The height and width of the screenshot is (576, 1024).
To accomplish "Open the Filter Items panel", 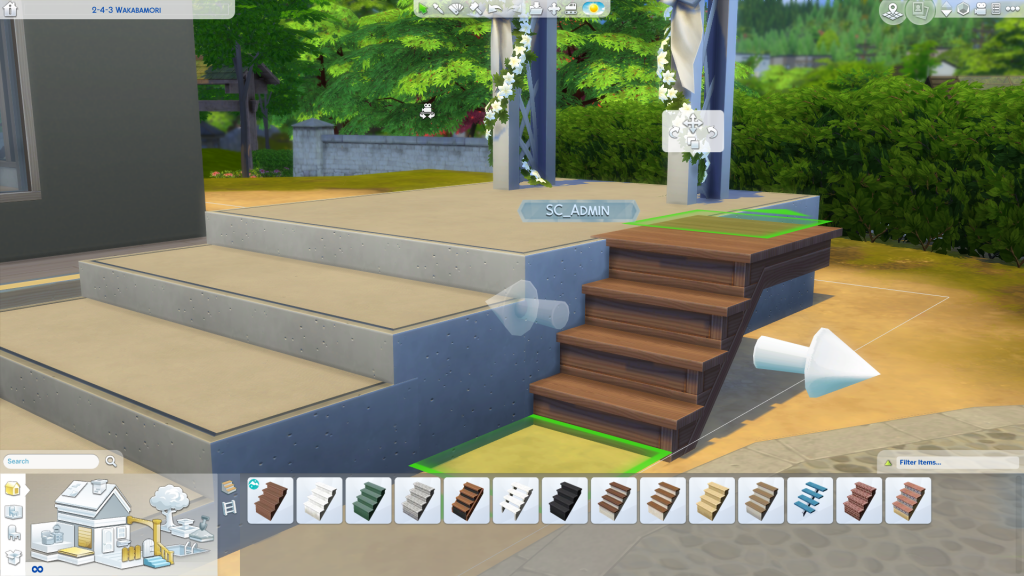I will [x=918, y=462].
